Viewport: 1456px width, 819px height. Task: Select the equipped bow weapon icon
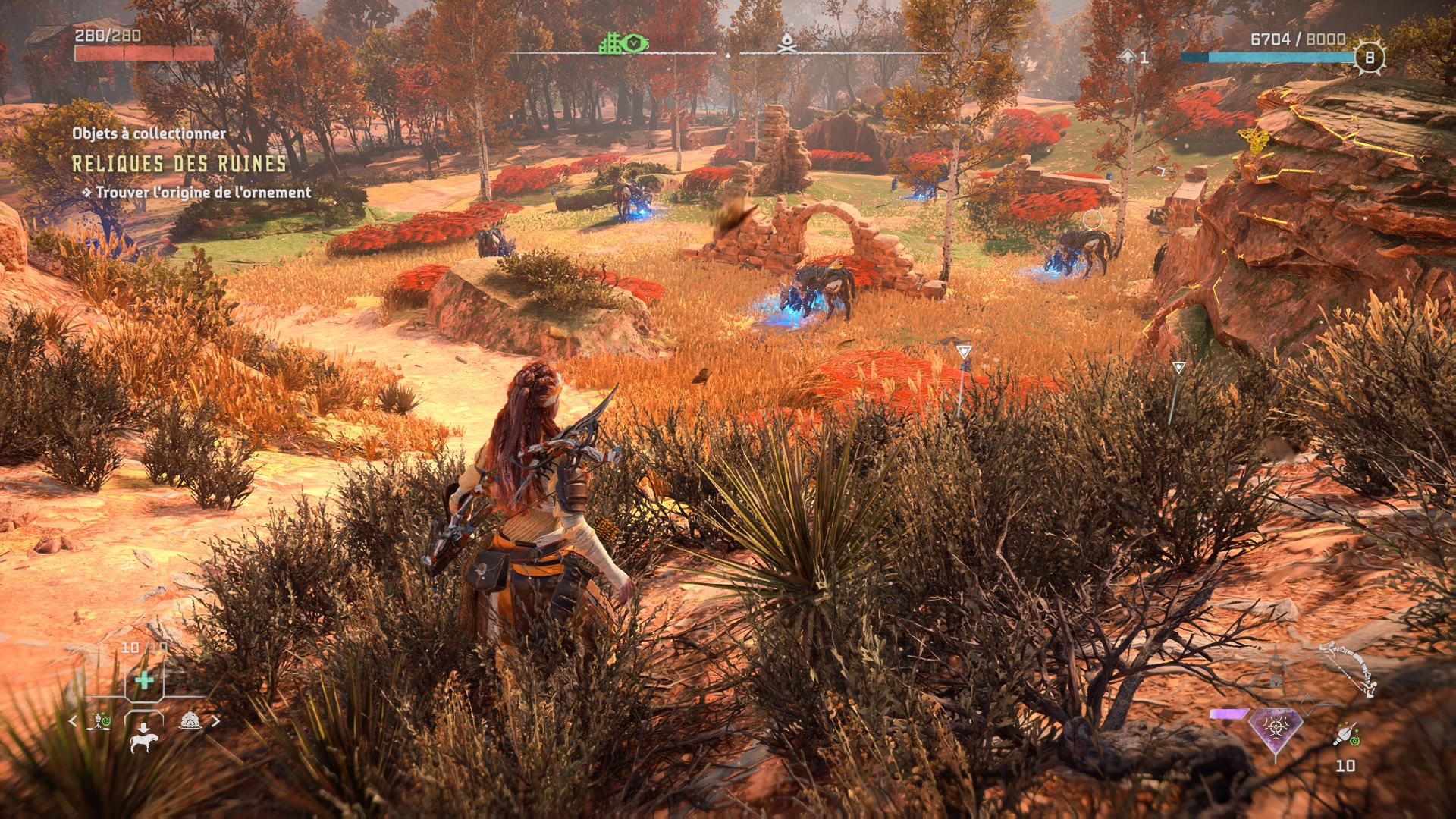pos(1351,669)
